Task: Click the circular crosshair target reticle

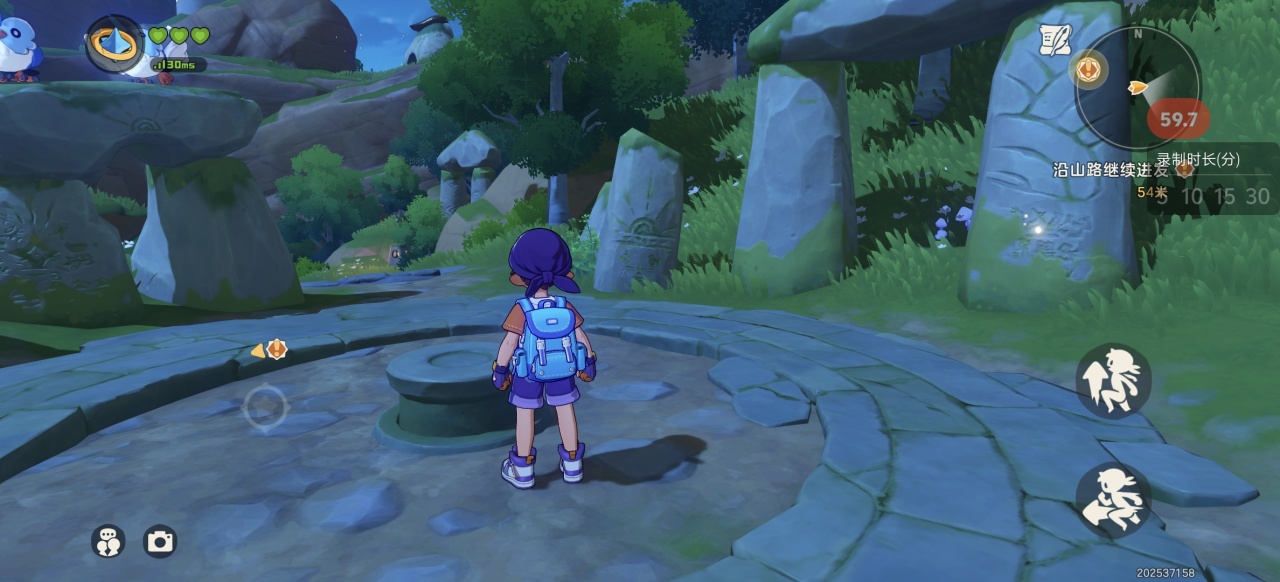Action: click(265, 406)
